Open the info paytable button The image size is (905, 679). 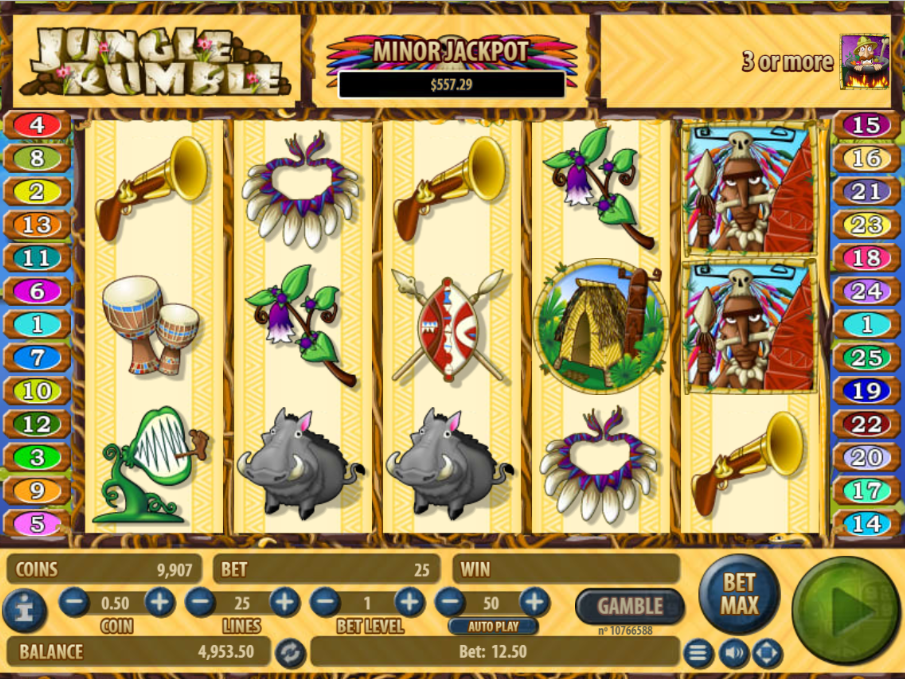tap(23, 610)
